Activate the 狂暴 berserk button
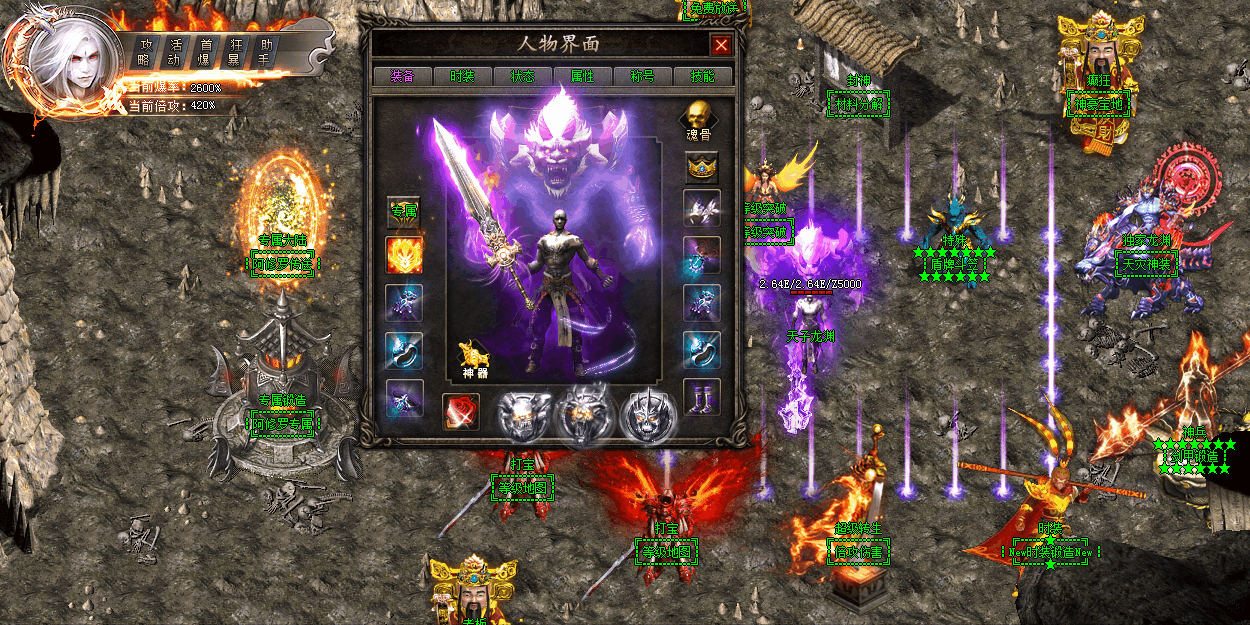The image size is (1250, 625). [x=237, y=51]
